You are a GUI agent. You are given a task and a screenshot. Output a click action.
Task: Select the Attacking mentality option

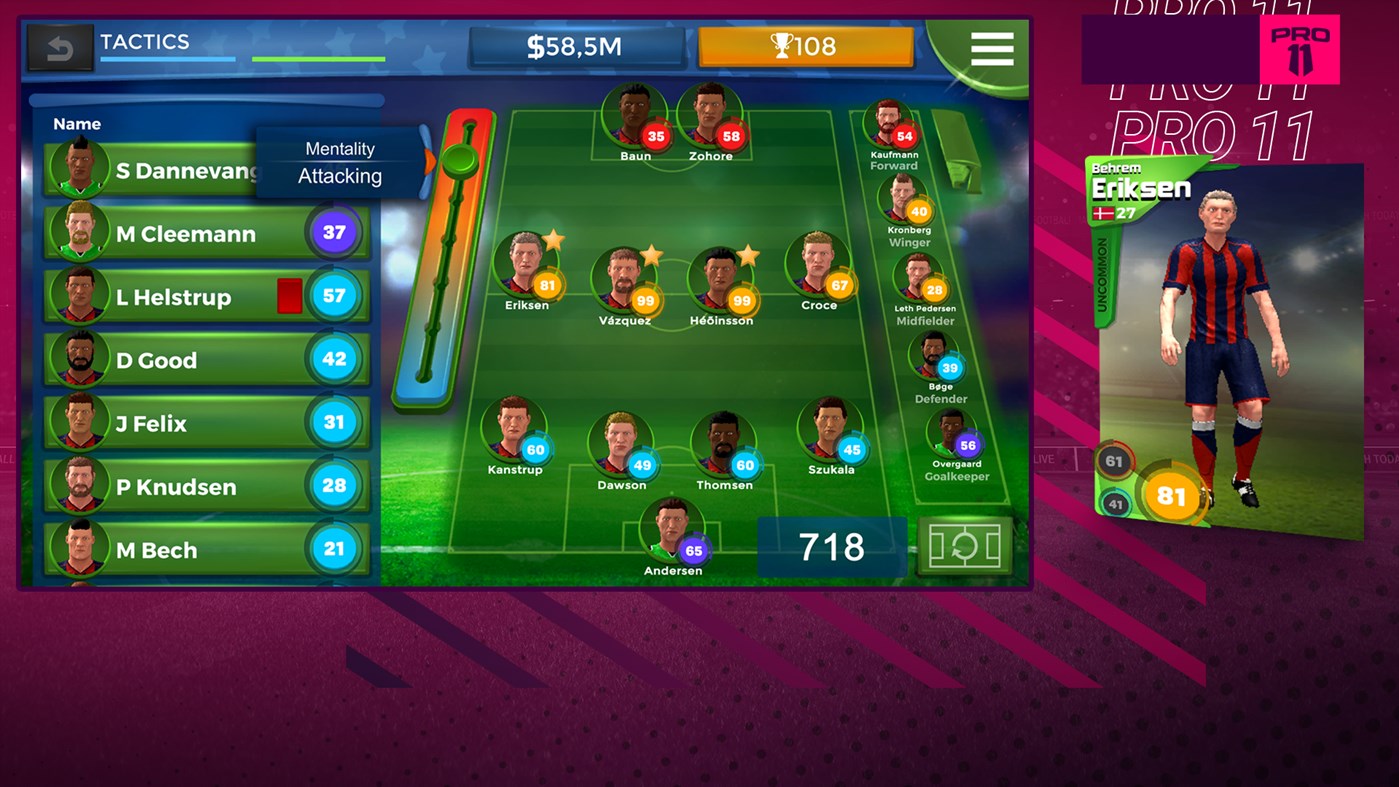click(x=340, y=176)
